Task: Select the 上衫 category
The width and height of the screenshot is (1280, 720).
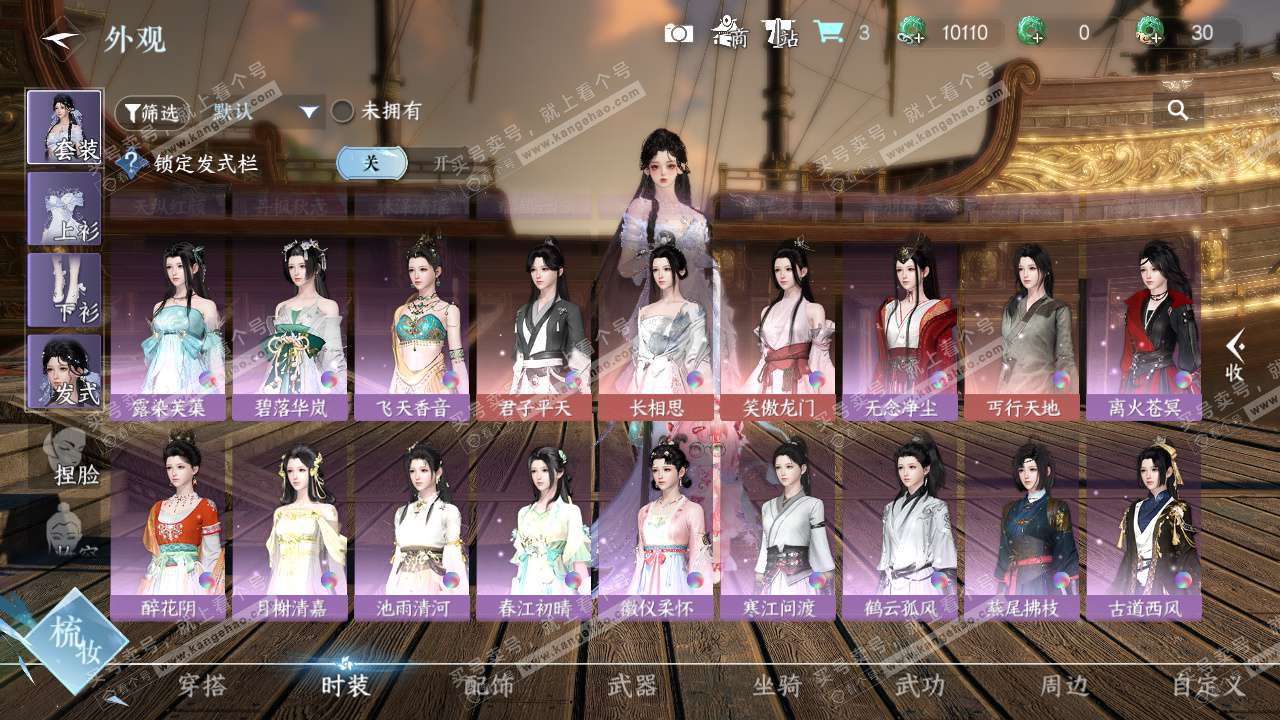Action: point(64,208)
